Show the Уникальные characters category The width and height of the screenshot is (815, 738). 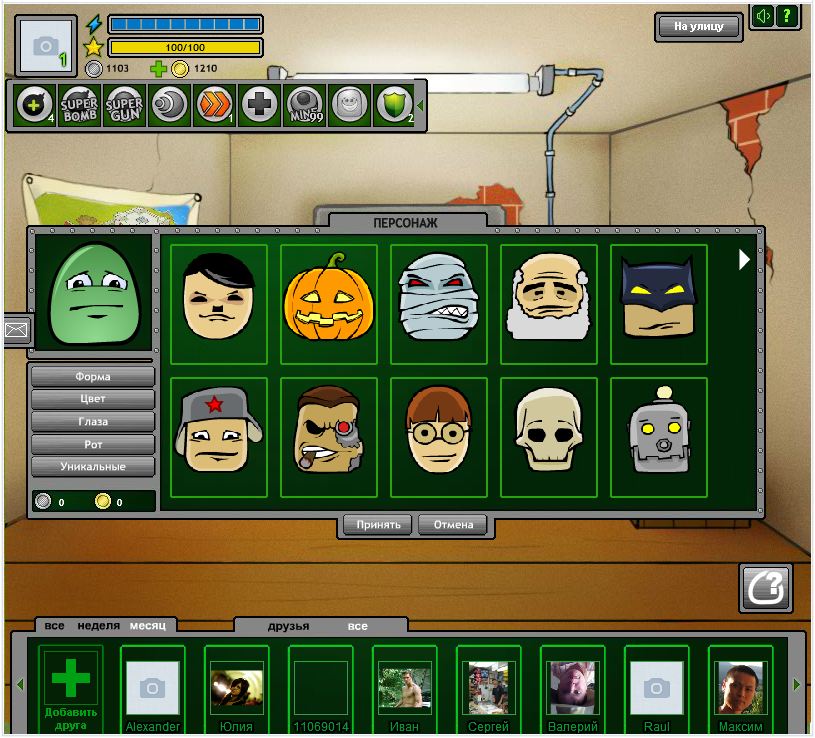93,467
